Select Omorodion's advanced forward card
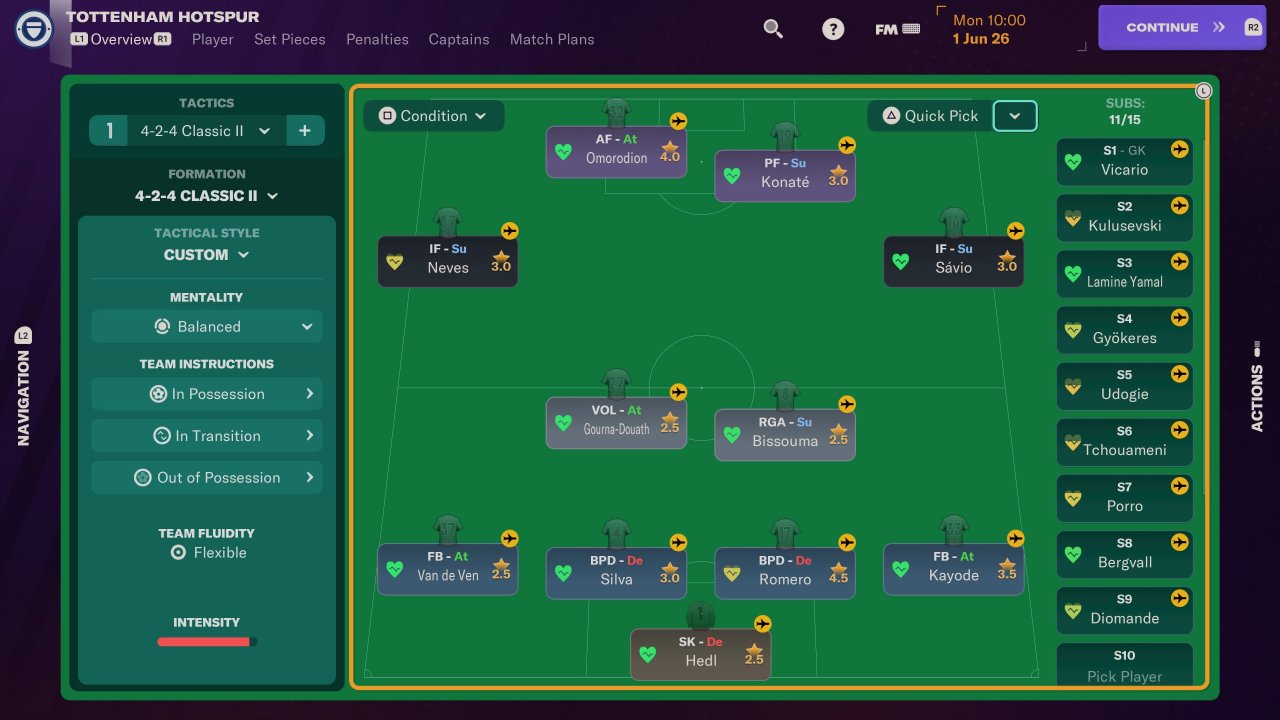The image size is (1280, 720). tap(616, 150)
